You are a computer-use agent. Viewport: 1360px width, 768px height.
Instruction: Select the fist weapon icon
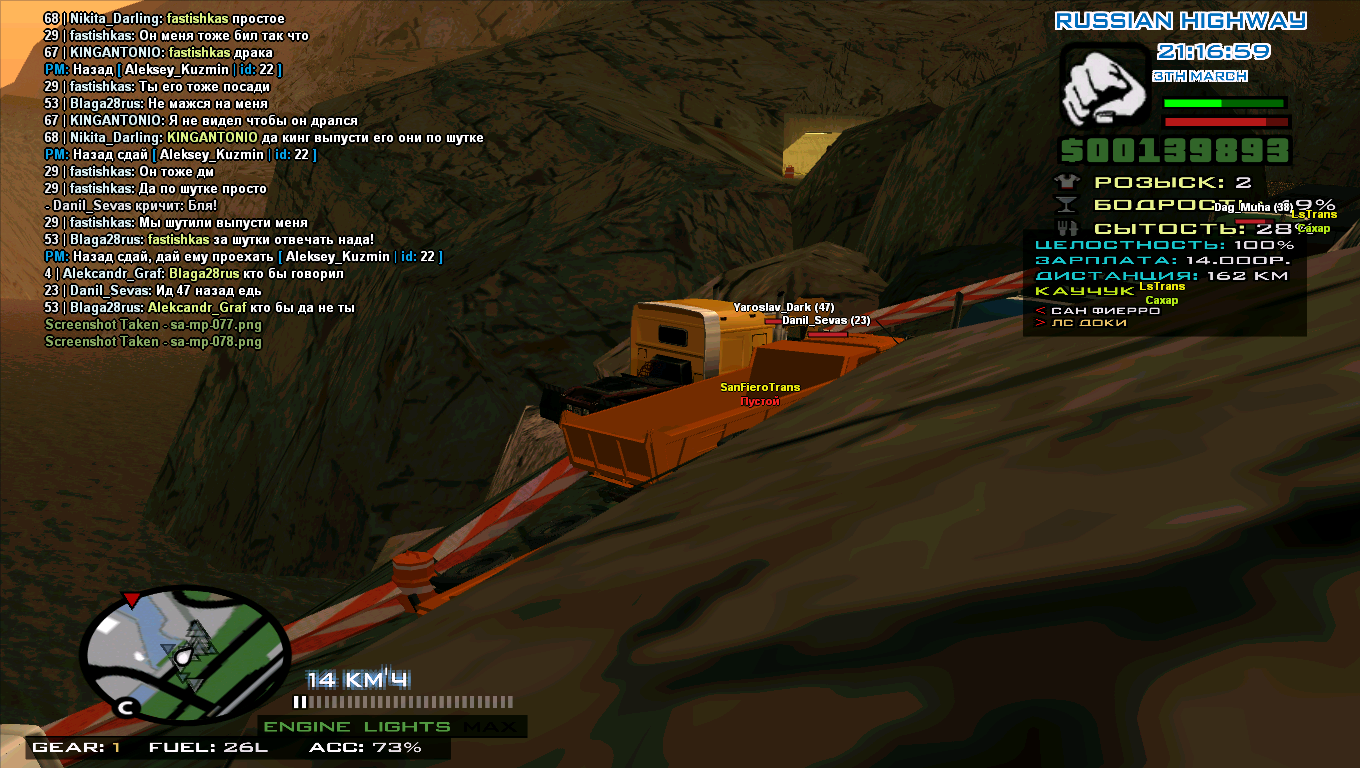coord(1103,86)
